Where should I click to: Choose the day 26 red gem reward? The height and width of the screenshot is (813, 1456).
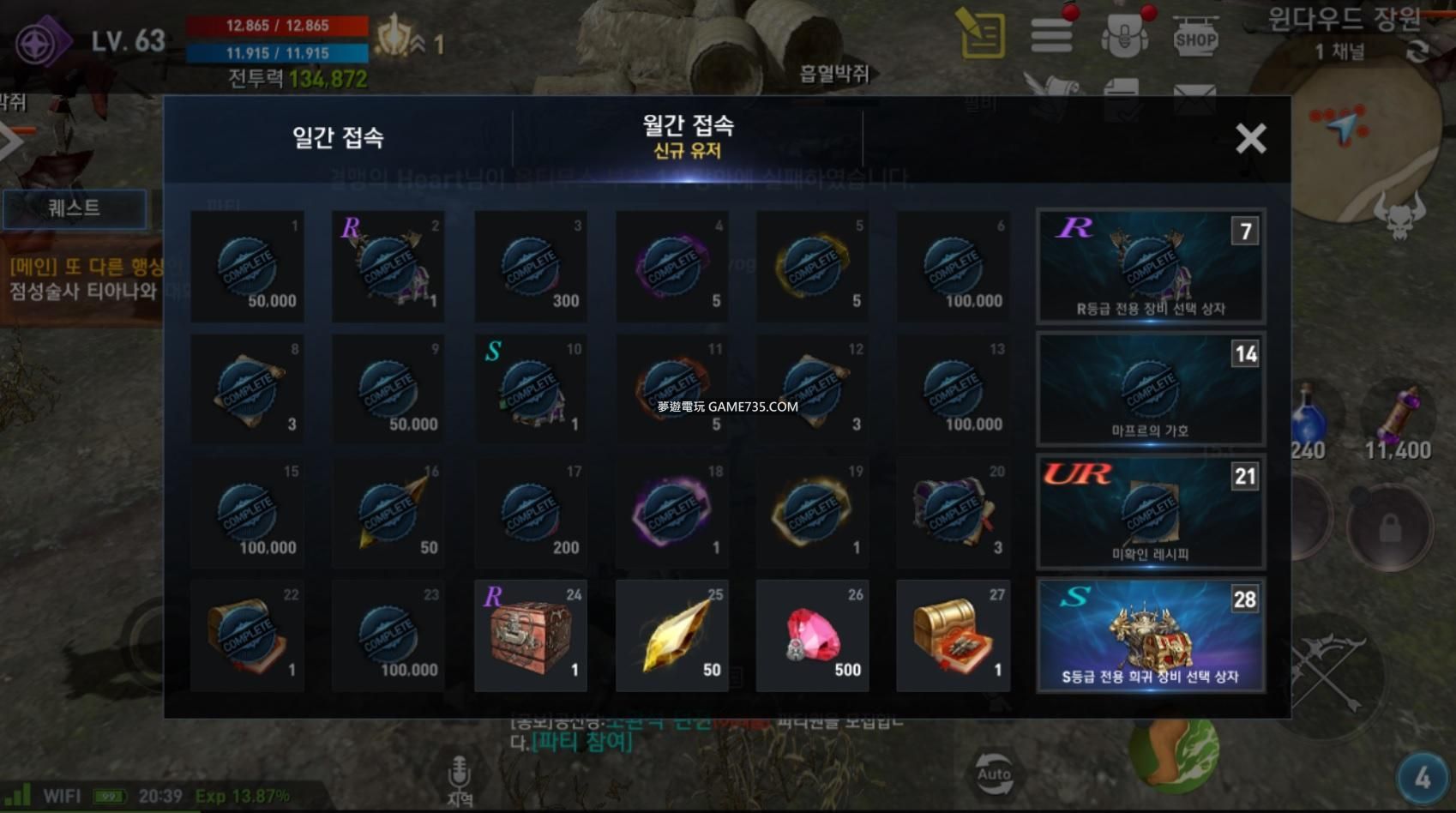[x=812, y=635]
